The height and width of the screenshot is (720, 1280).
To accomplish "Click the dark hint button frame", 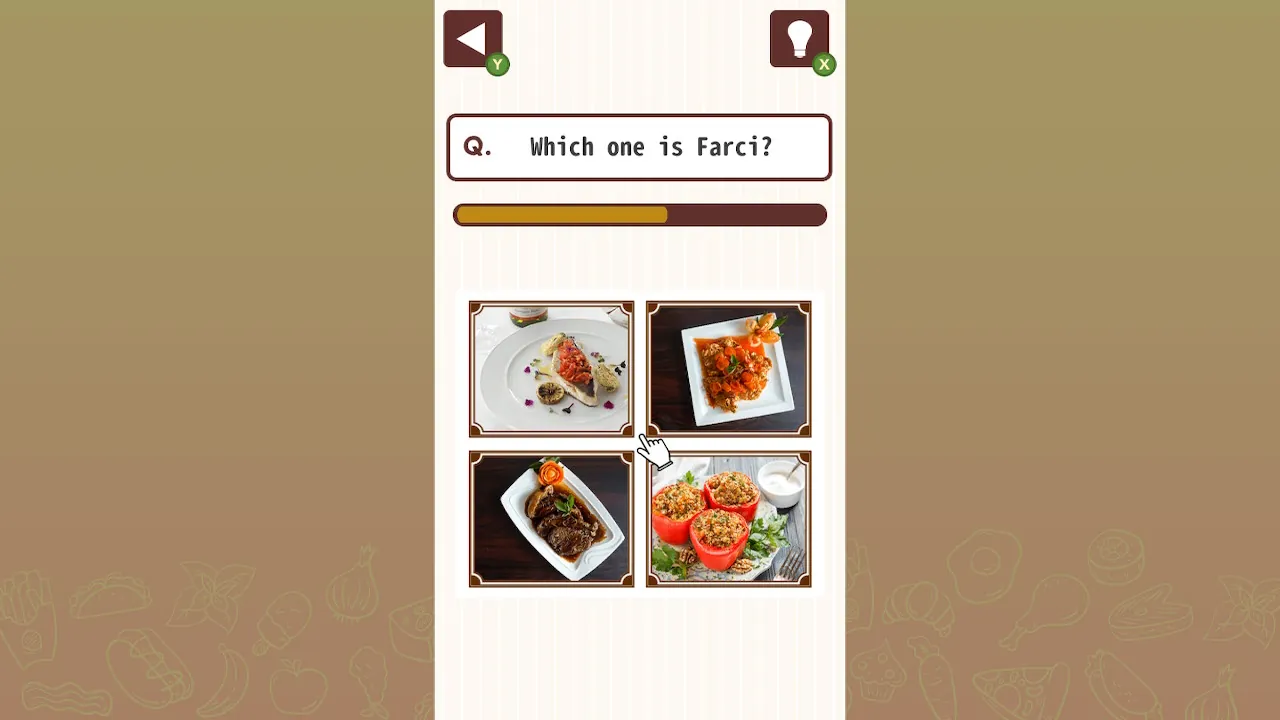I will 800,37.
